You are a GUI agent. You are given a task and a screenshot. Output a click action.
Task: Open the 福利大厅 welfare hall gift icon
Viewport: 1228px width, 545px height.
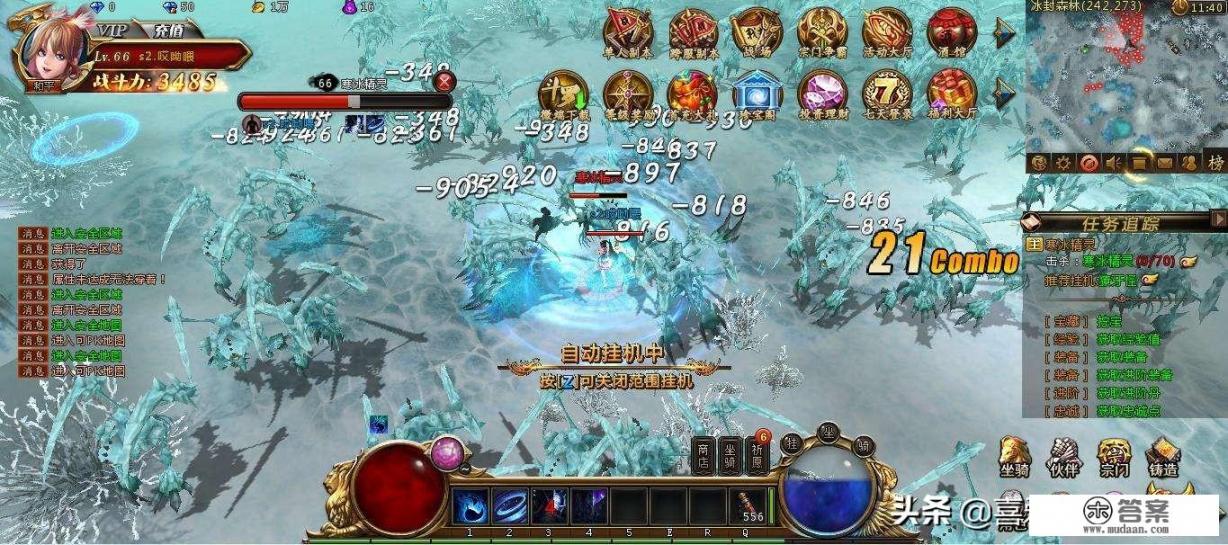coord(950,94)
